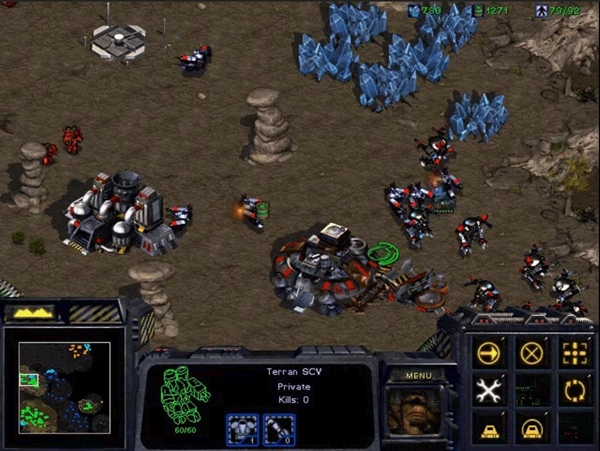
Task: Choose the Attack crosshair command
Action: pos(574,353)
